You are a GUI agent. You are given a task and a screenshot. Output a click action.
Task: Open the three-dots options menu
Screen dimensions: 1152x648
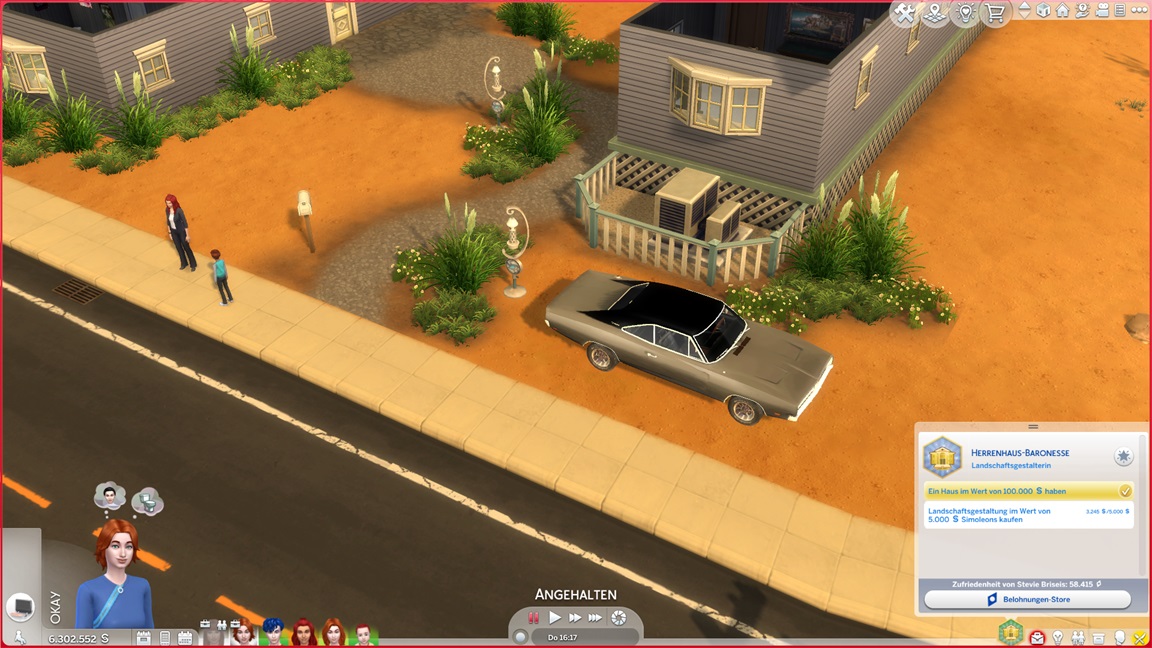(1139, 11)
